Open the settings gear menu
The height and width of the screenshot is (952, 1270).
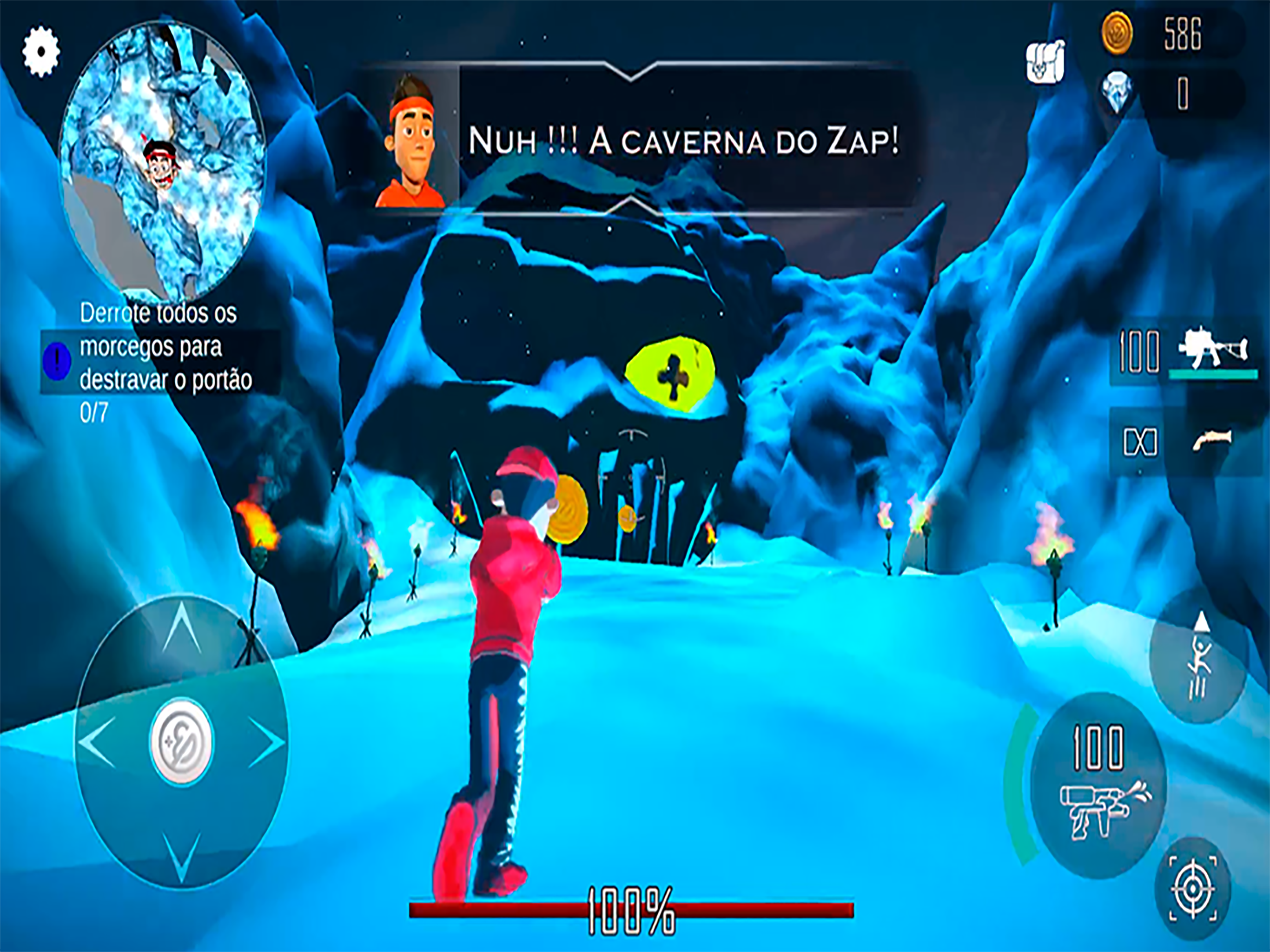(x=41, y=51)
